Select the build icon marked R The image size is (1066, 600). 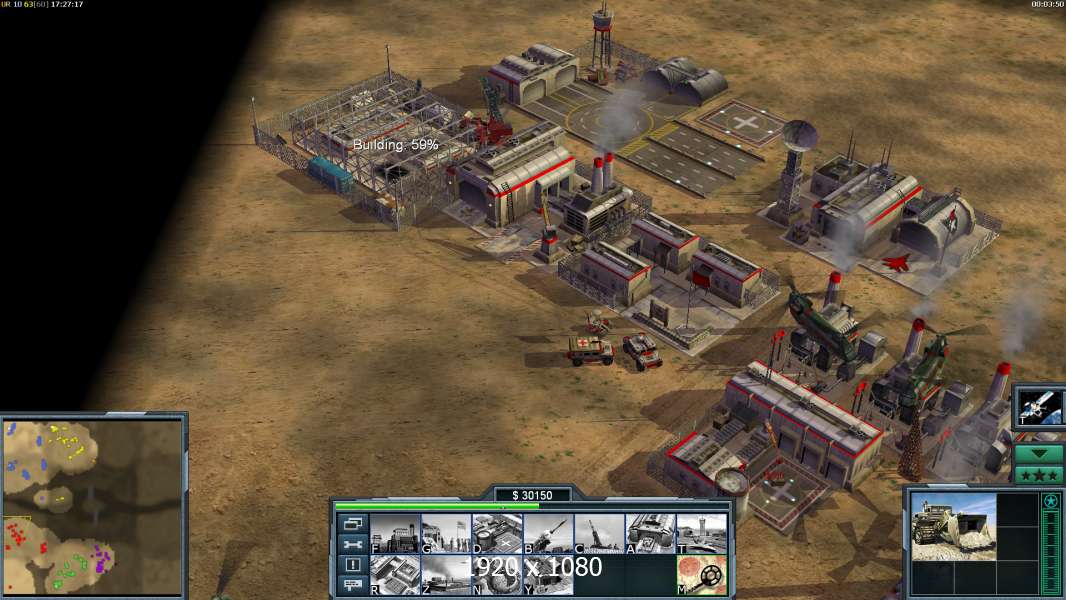click(395, 575)
